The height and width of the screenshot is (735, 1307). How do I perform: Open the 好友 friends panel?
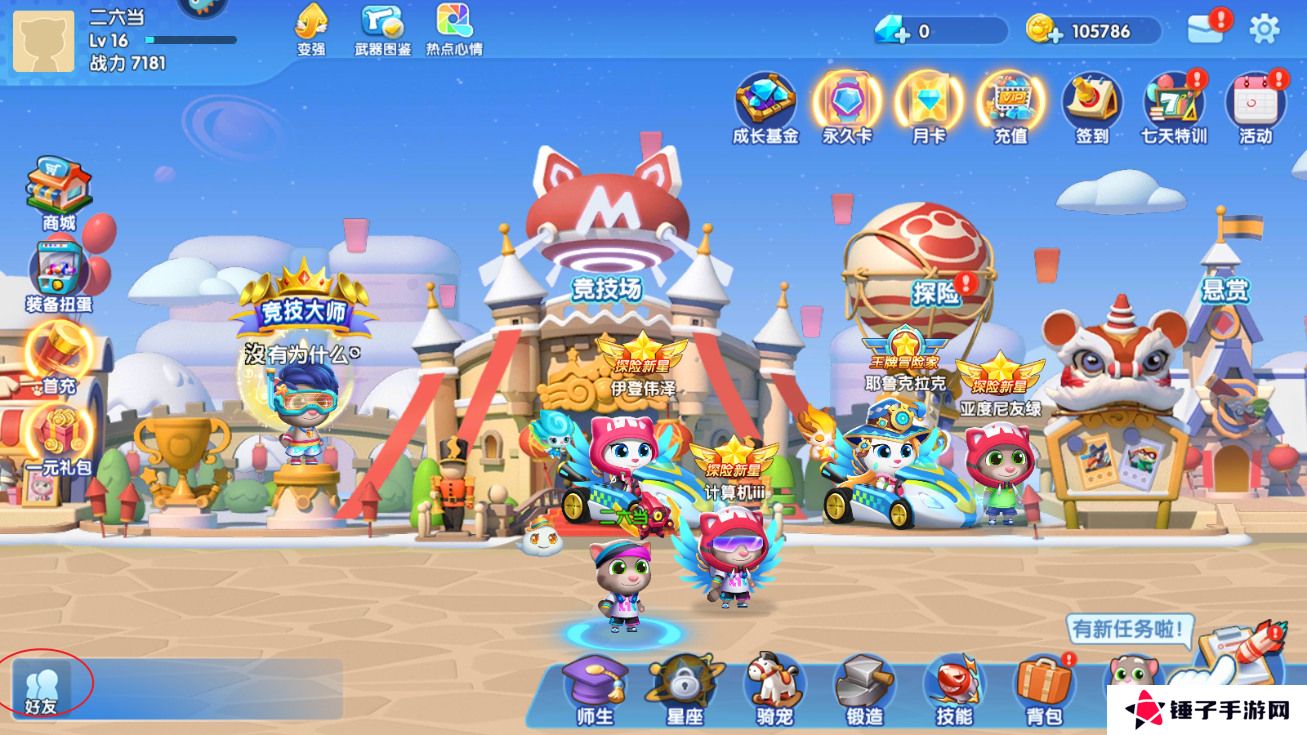coord(42,687)
